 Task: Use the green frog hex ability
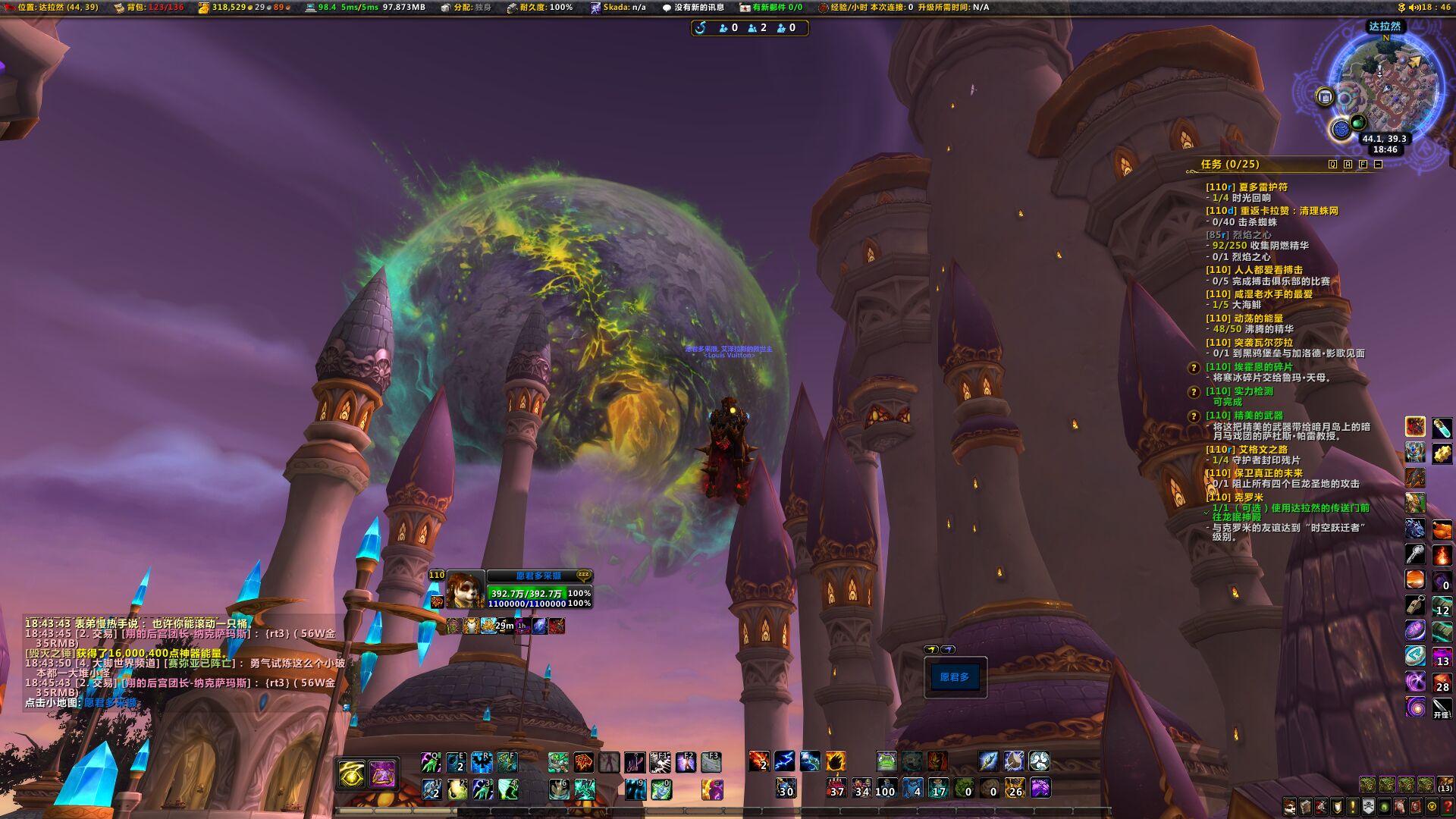[886, 761]
